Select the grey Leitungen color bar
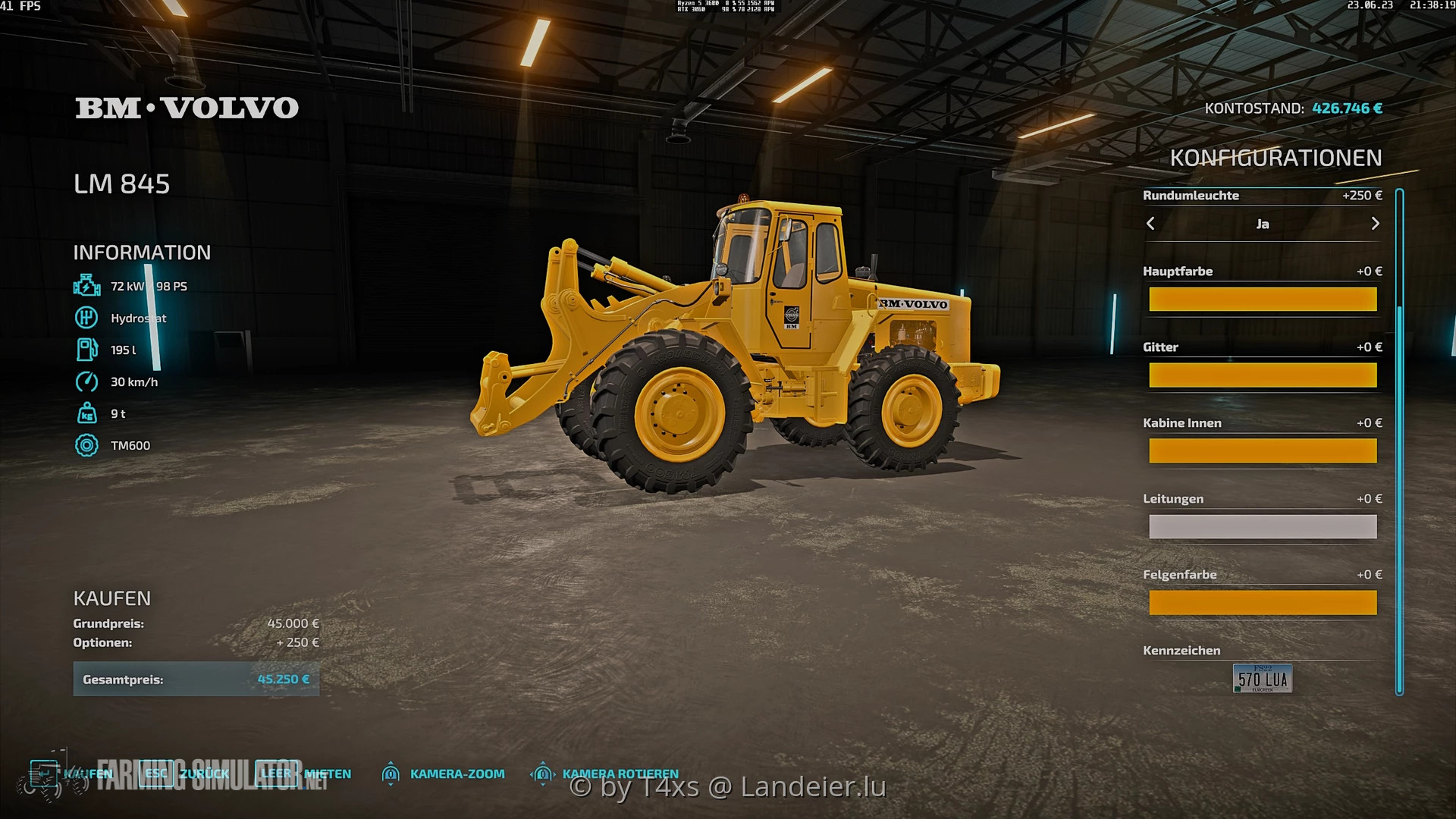 point(1263,526)
